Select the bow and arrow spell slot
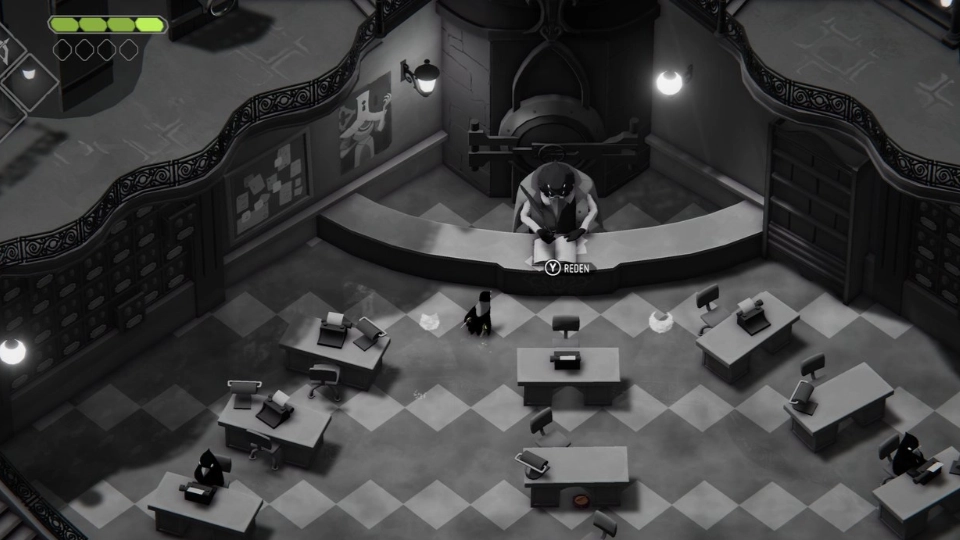Viewport: 960px width, 540px height. 4,50
